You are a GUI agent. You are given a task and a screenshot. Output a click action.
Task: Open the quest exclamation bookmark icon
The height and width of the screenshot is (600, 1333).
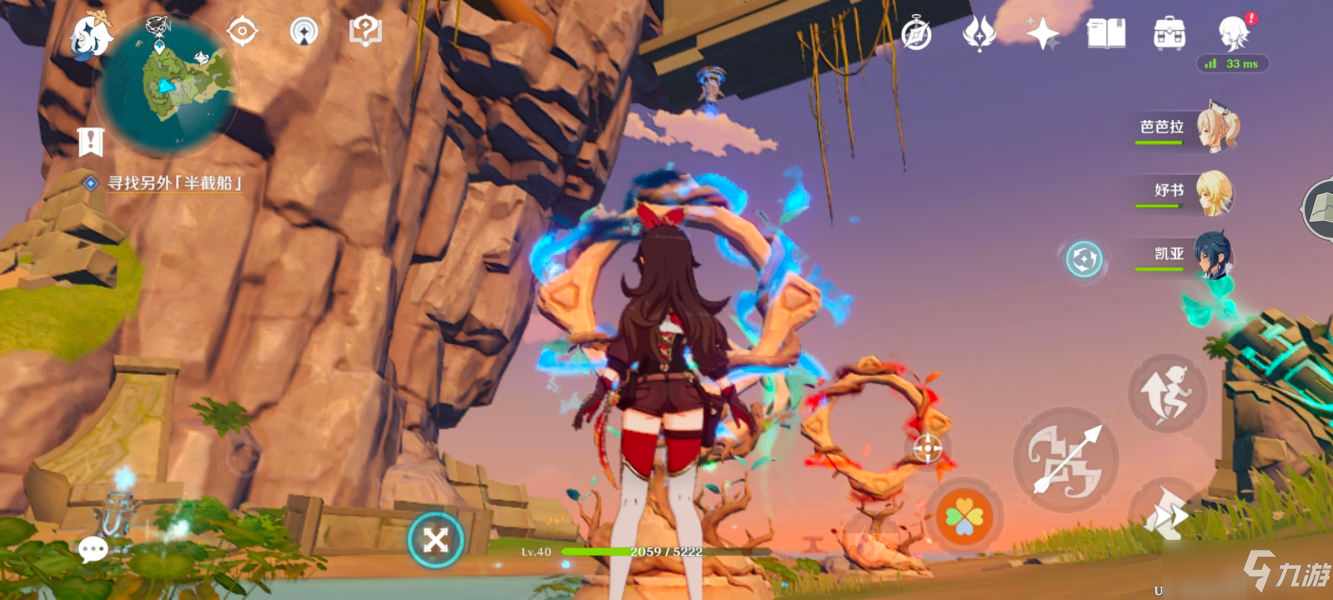pos(91,143)
